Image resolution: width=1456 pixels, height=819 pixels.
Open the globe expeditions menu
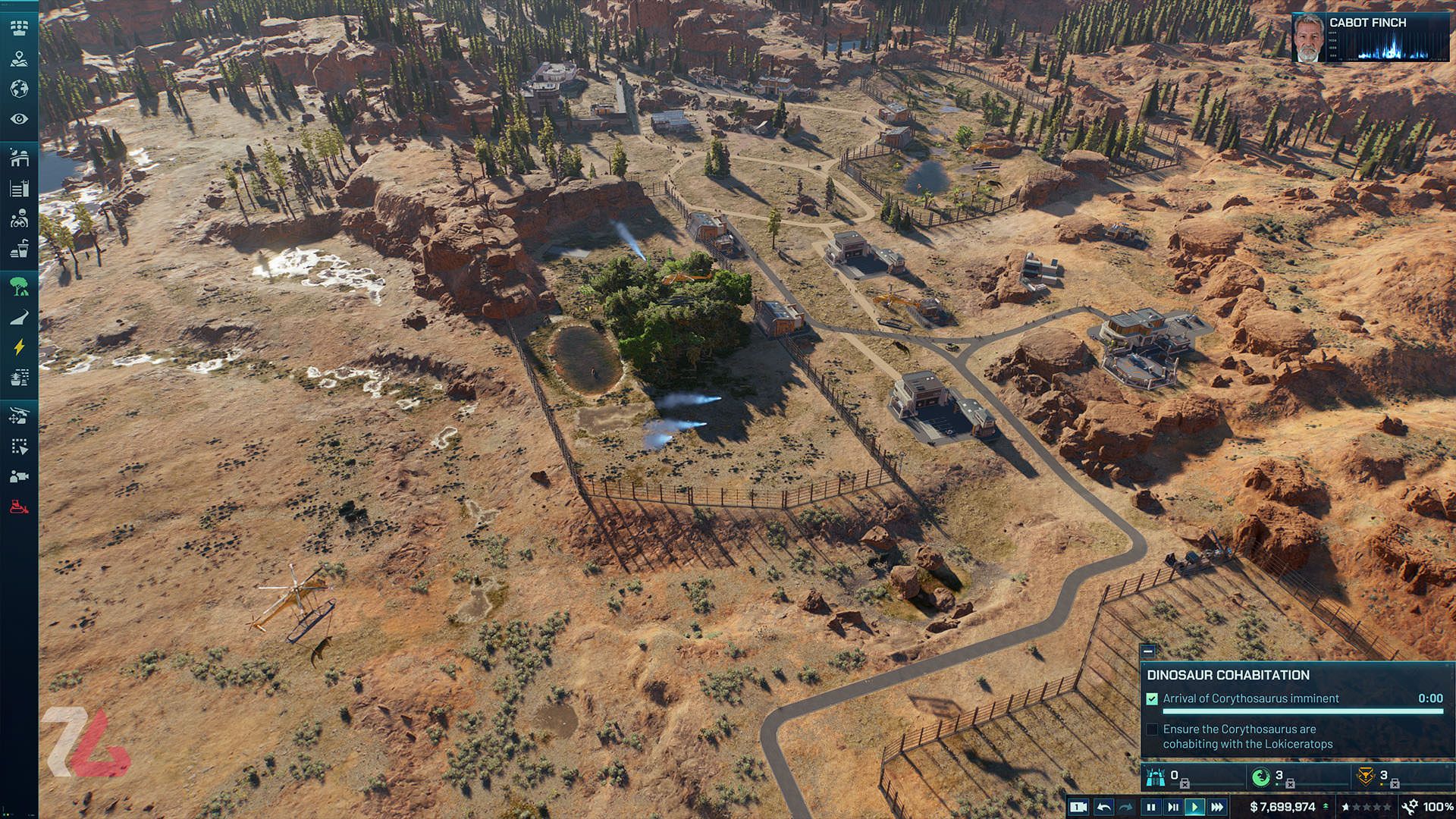[19, 89]
